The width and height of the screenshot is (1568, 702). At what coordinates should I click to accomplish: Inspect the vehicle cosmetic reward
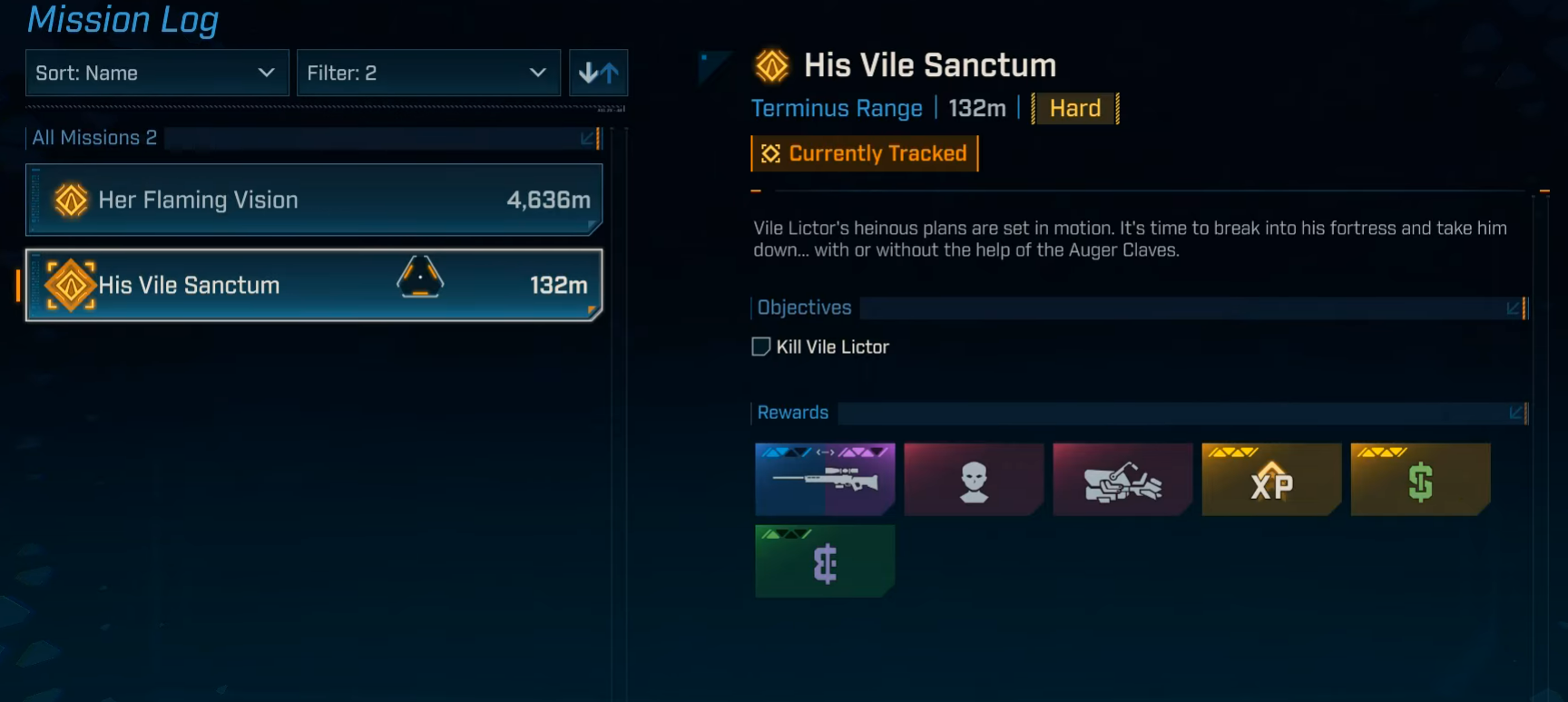click(x=1122, y=479)
